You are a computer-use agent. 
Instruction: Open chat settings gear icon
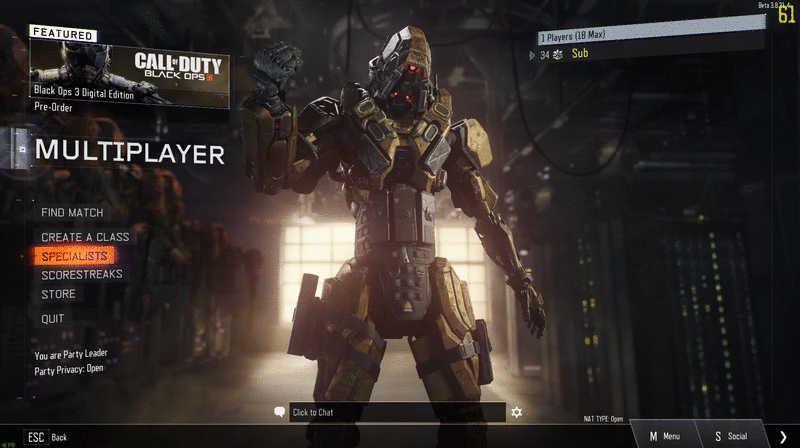tap(517, 412)
